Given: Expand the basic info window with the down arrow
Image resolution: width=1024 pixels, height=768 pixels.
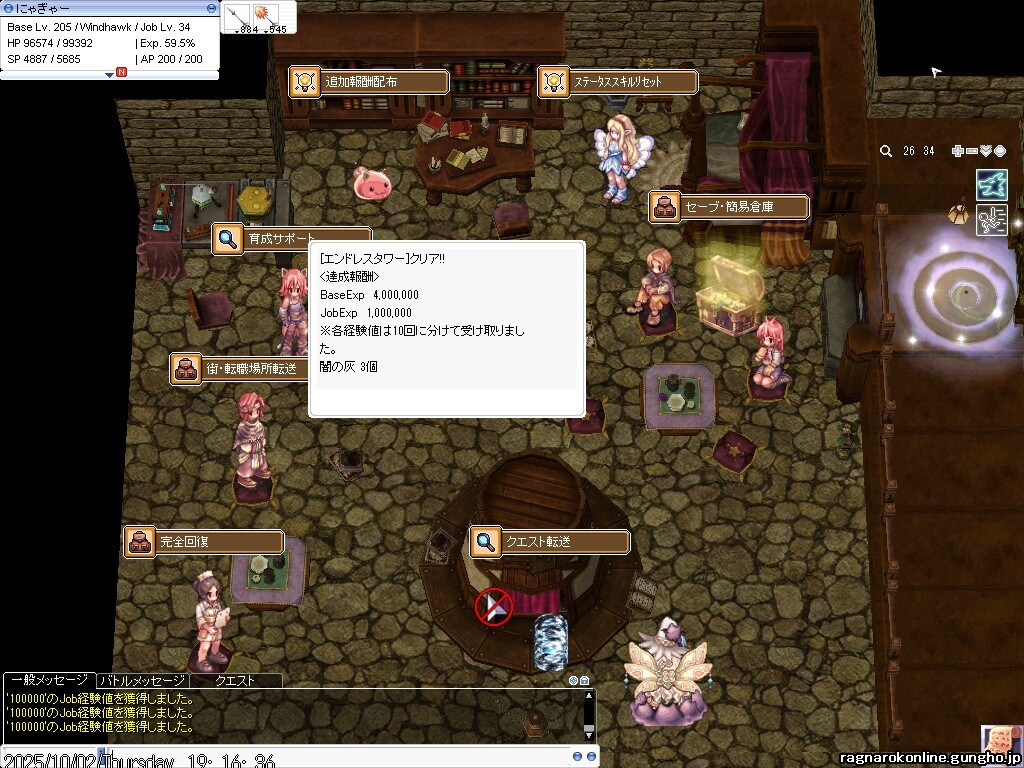Looking at the screenshot, I should click(110, 73).
